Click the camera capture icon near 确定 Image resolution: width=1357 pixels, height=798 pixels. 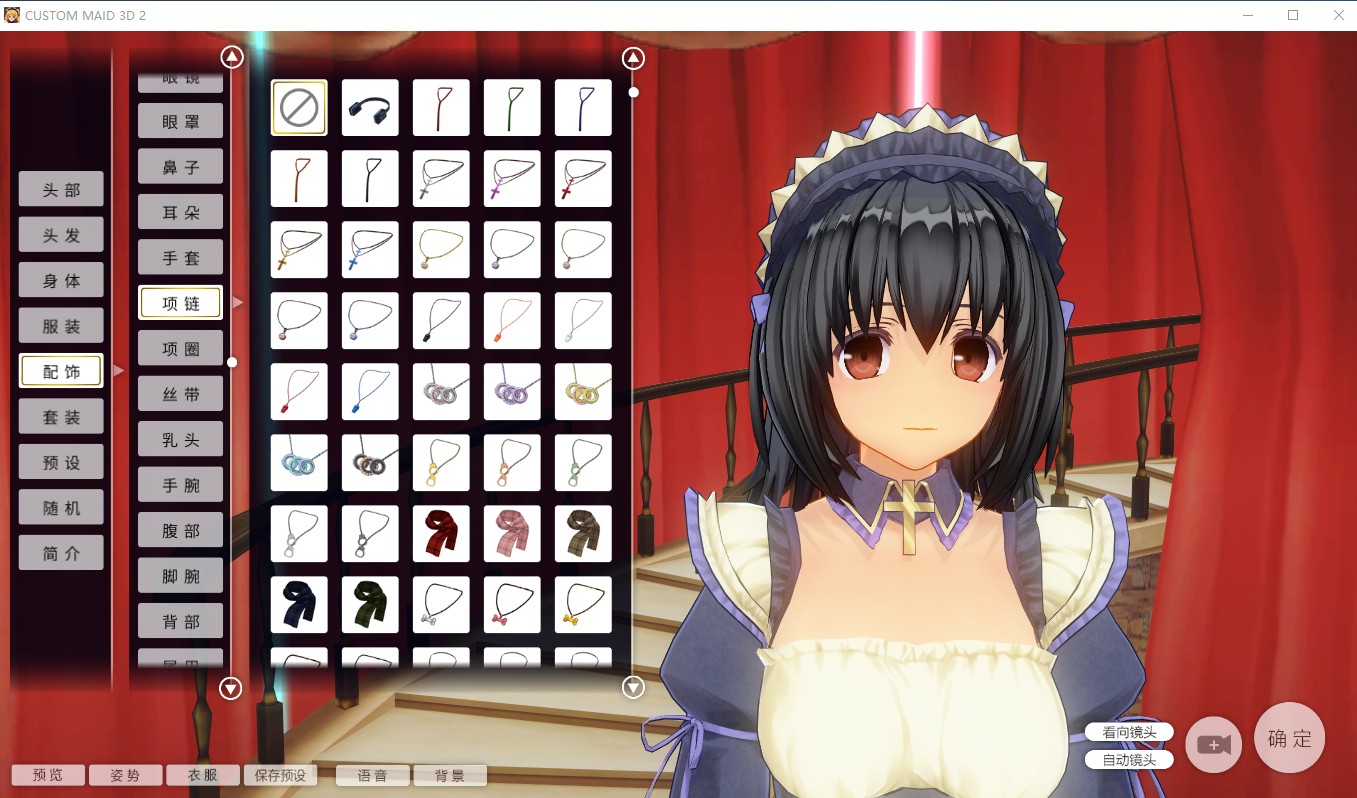[x=1213, y=744]
